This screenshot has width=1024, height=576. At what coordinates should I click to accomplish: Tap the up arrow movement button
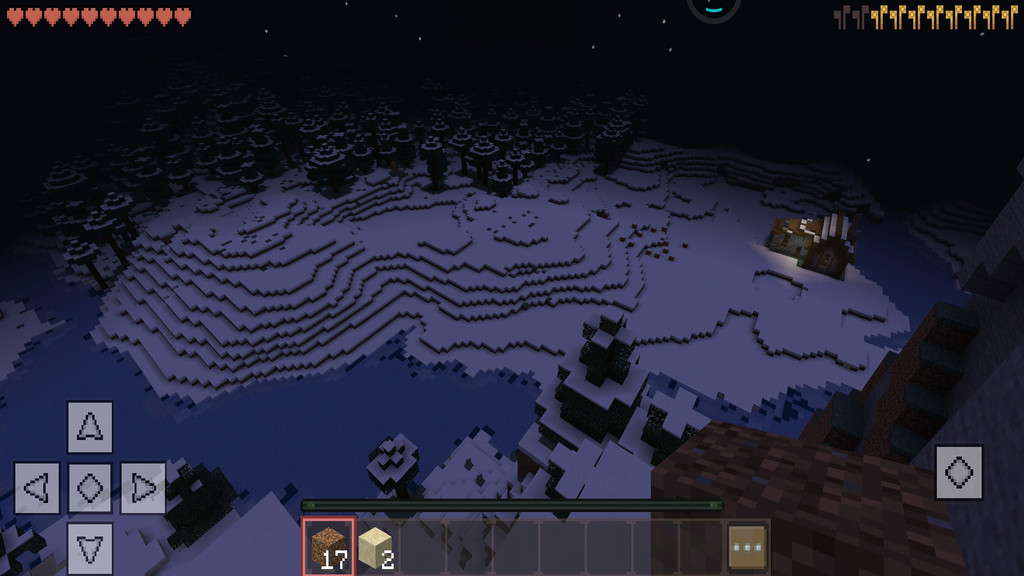click(90, 427)
